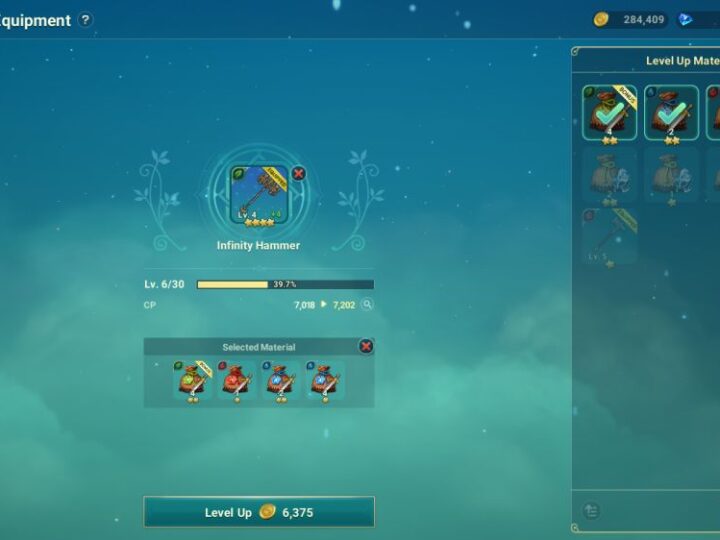The width and height of the screenshot is (720, 540).
Task: Deselect the red pouch in Selected Material
Action: pyautogui.click(x=237, y=381)
